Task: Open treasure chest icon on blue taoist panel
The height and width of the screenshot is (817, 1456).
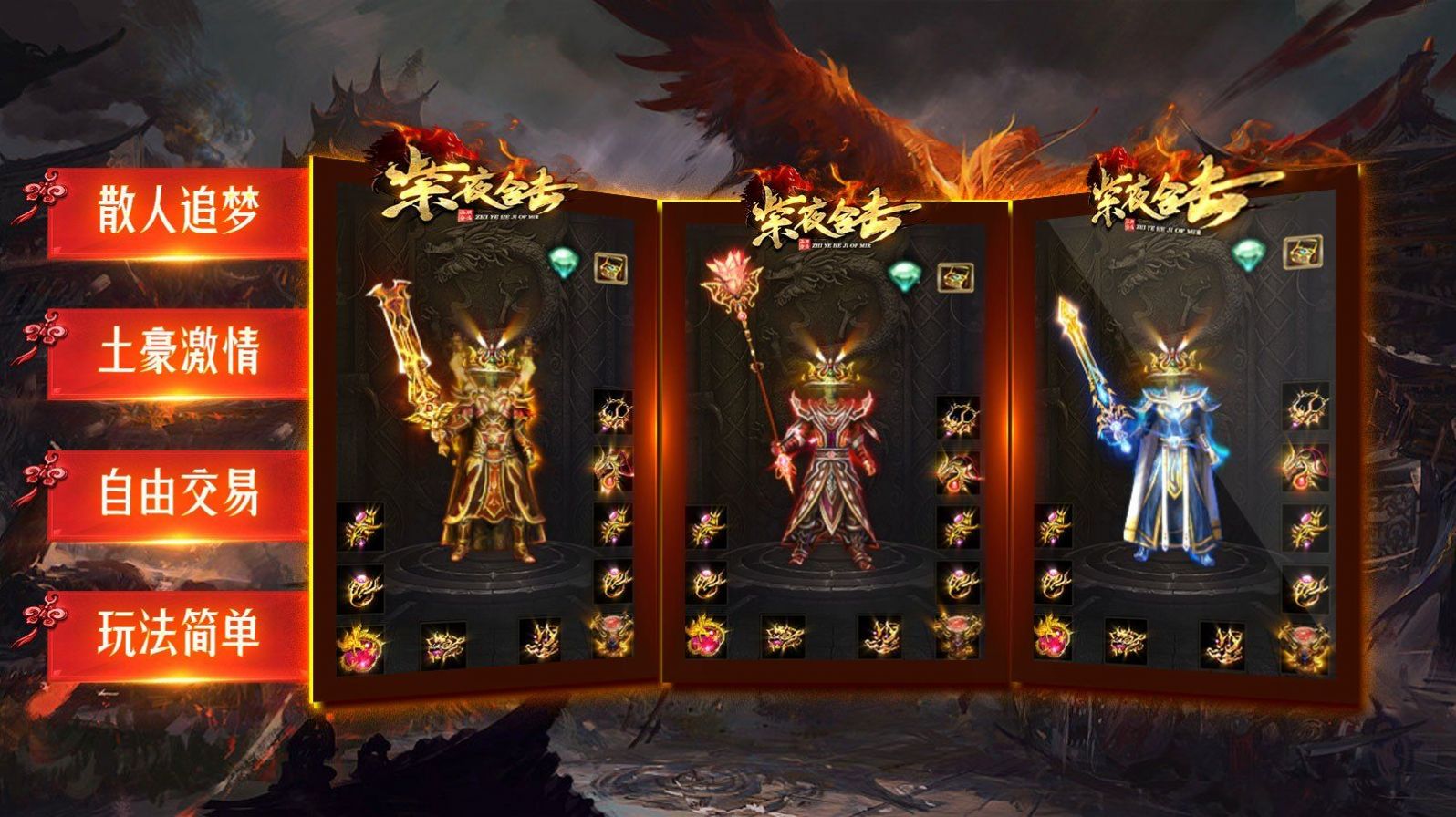Action: [x=1302, y=252]
